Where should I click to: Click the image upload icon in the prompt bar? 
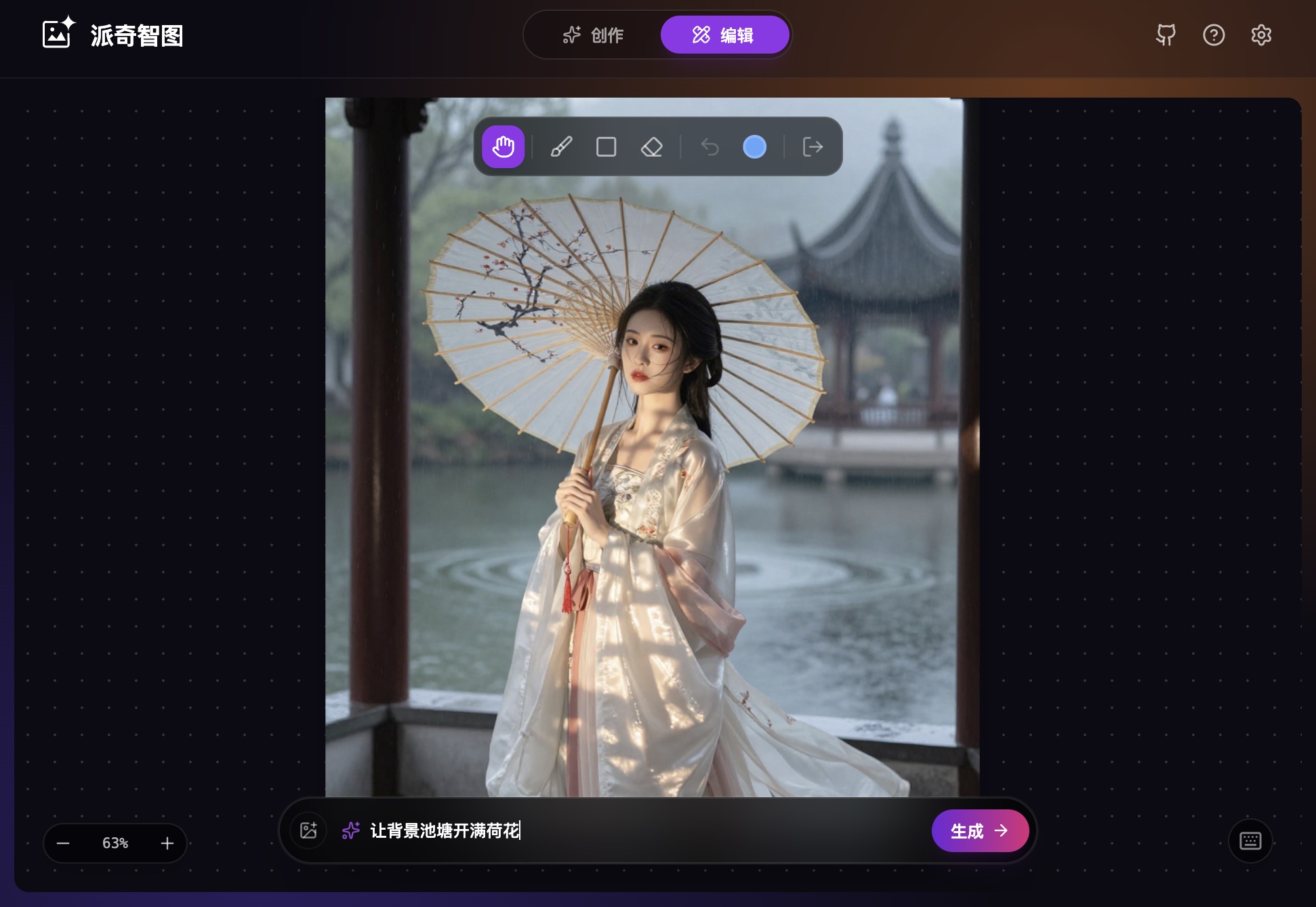308,830
